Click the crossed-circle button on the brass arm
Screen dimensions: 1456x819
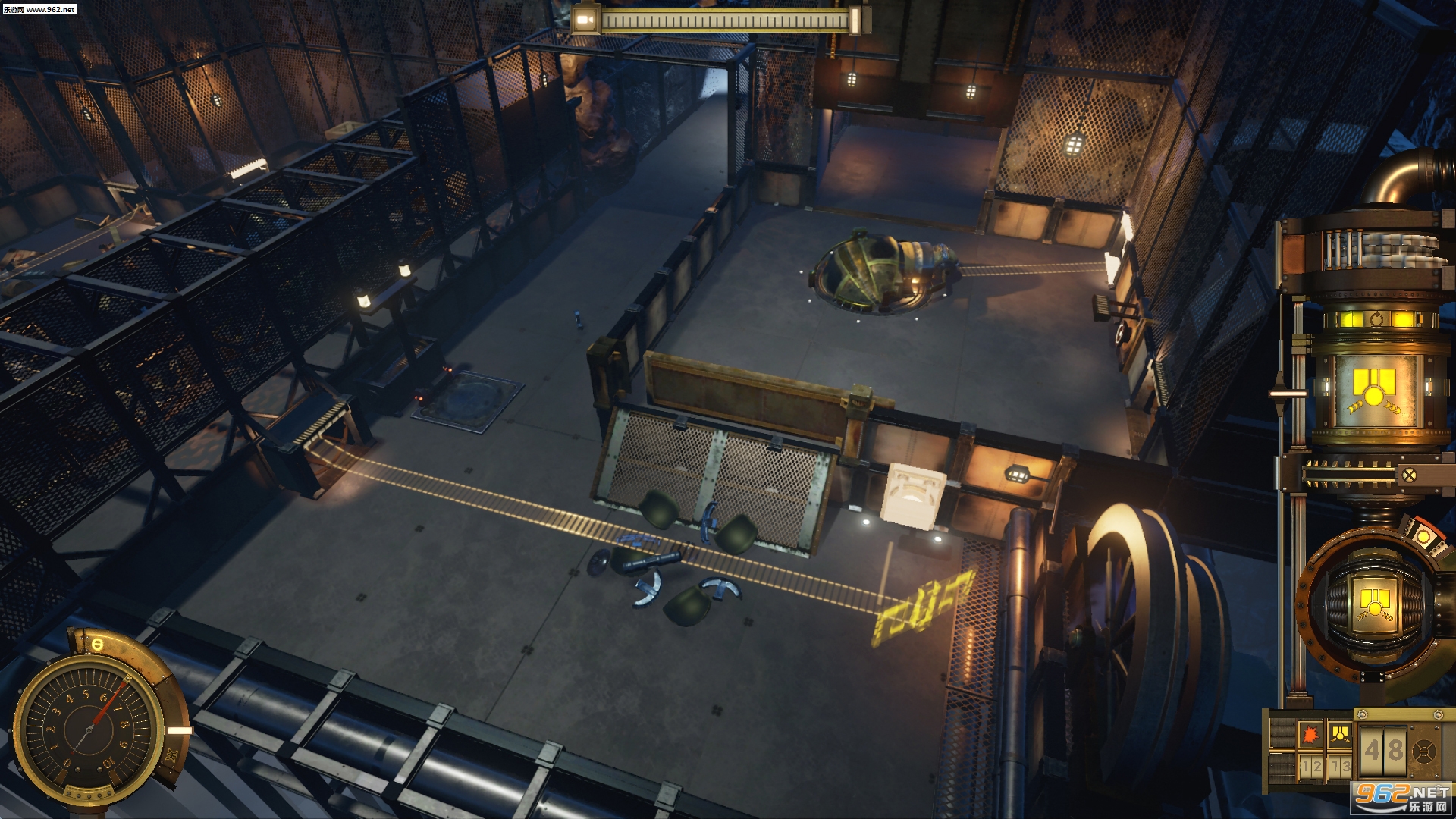pos(1409,475)
